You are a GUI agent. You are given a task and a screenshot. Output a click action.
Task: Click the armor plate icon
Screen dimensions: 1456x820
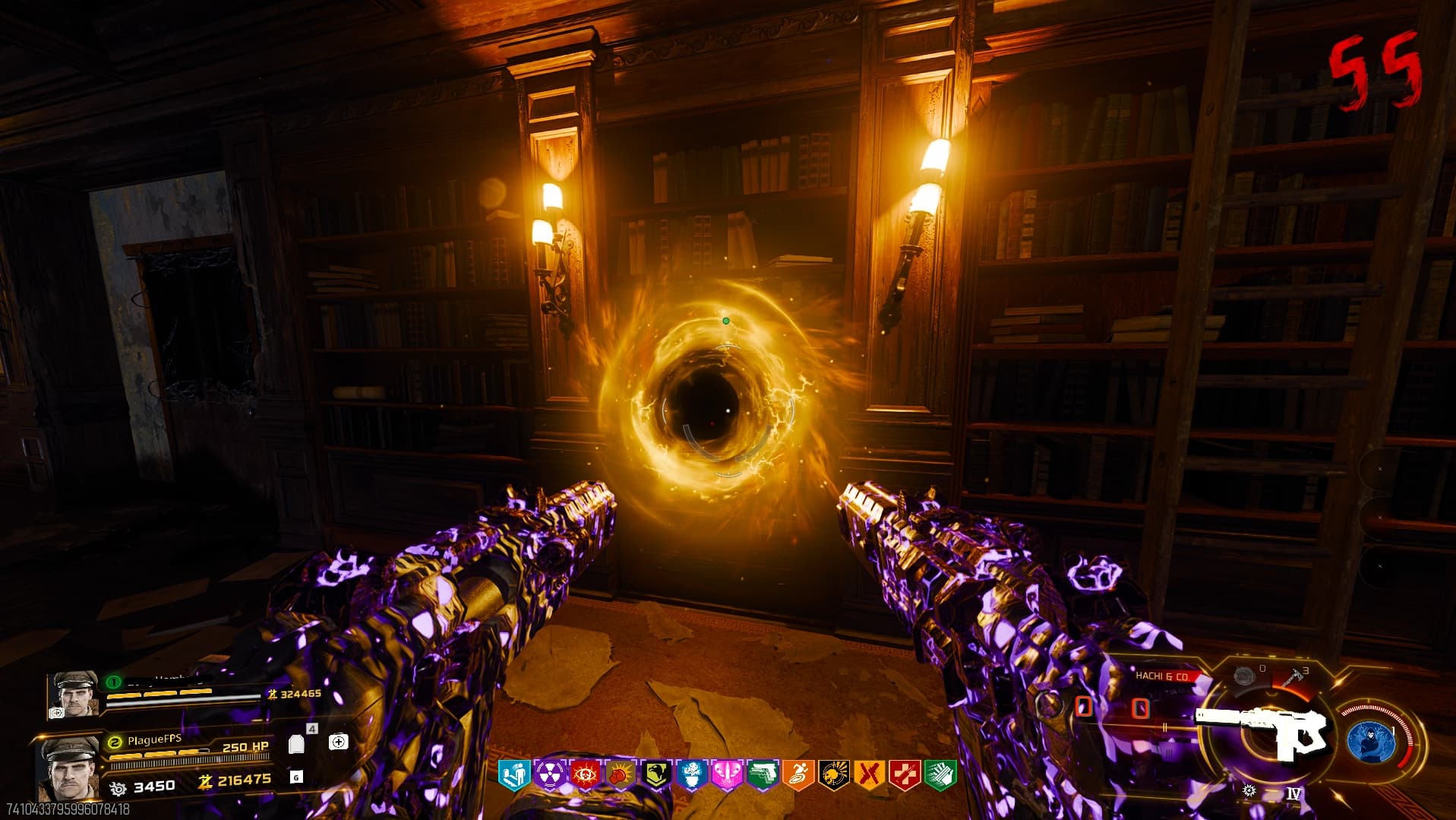pyautogui.click(x=296, y=743)
